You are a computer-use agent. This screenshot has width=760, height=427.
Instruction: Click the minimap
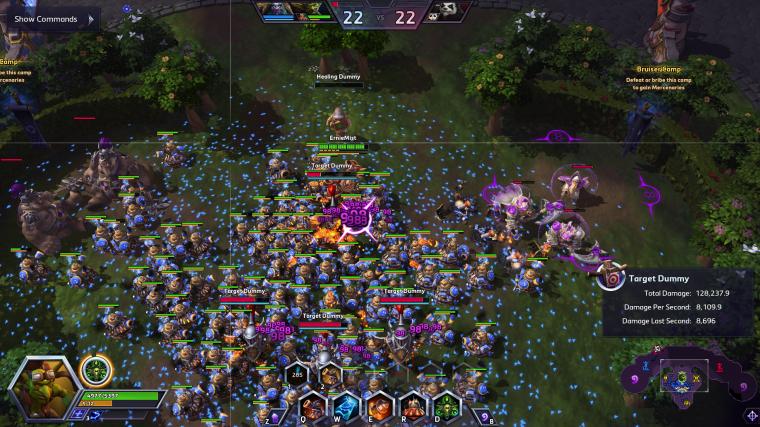coord(686,377)
